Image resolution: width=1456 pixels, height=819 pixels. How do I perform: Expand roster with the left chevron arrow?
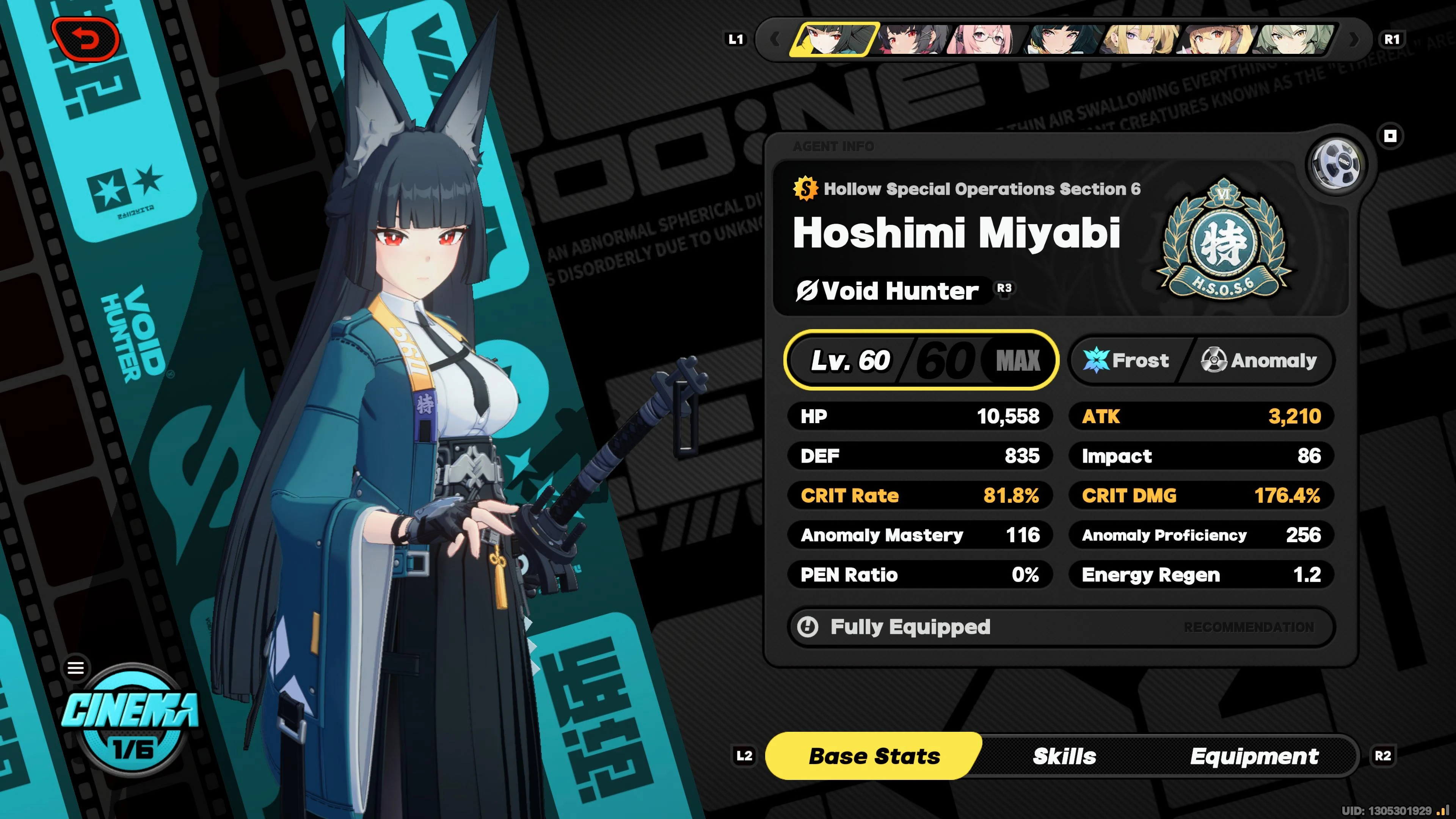(x=777, y=39)
